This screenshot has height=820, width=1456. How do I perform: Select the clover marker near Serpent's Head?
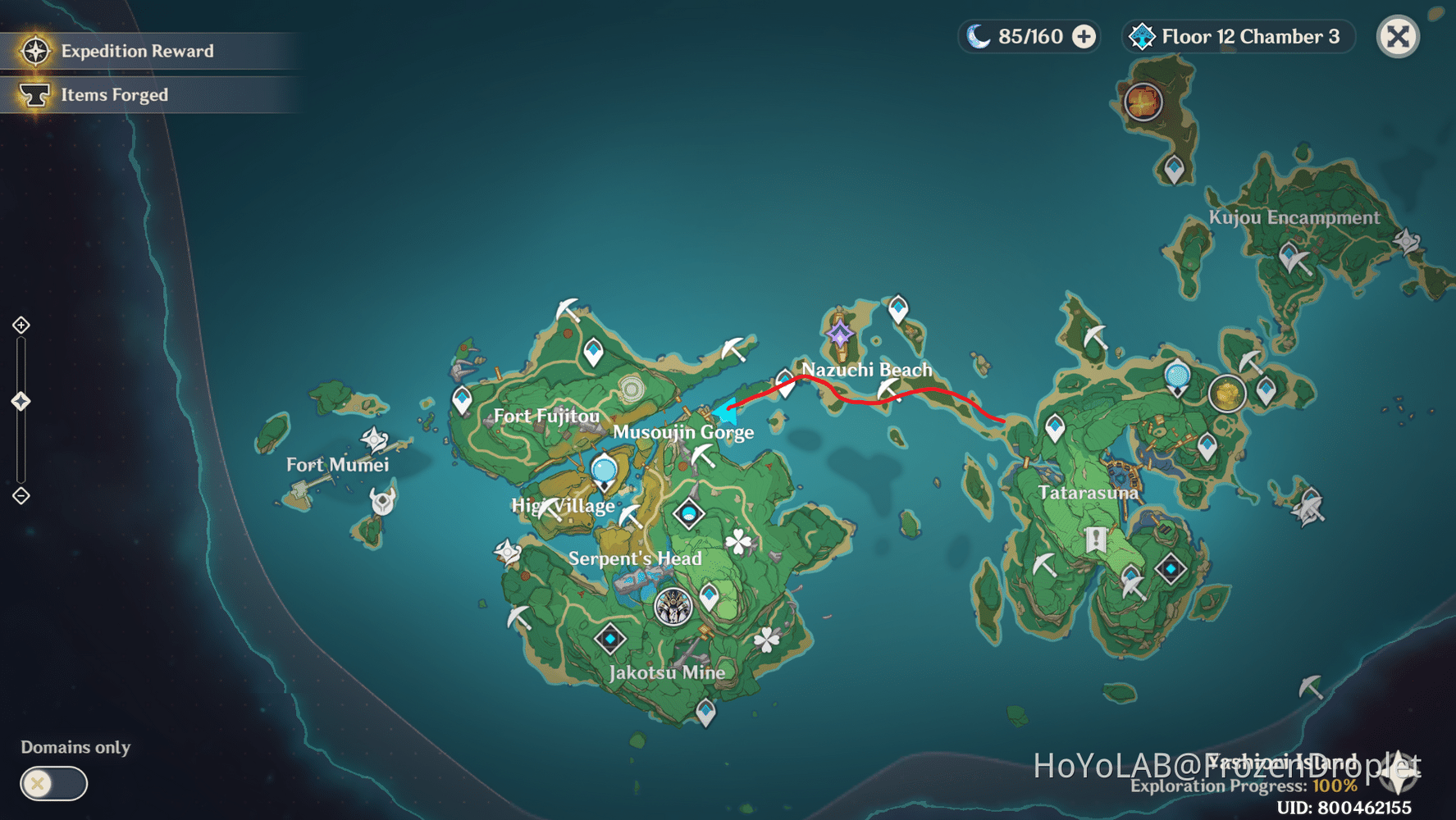[x=741, y=540]
